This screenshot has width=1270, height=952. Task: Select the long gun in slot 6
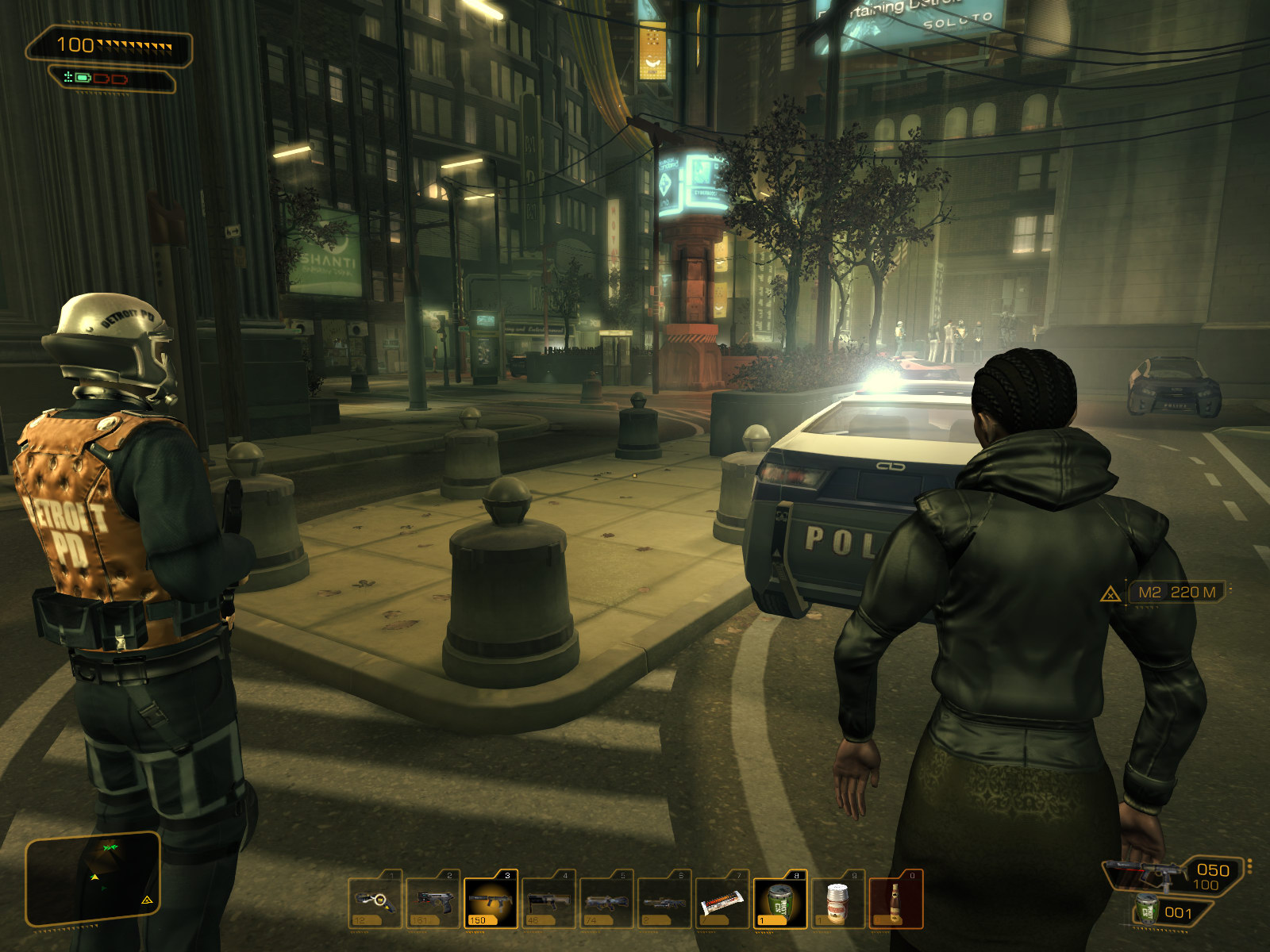tap(664, 901)
